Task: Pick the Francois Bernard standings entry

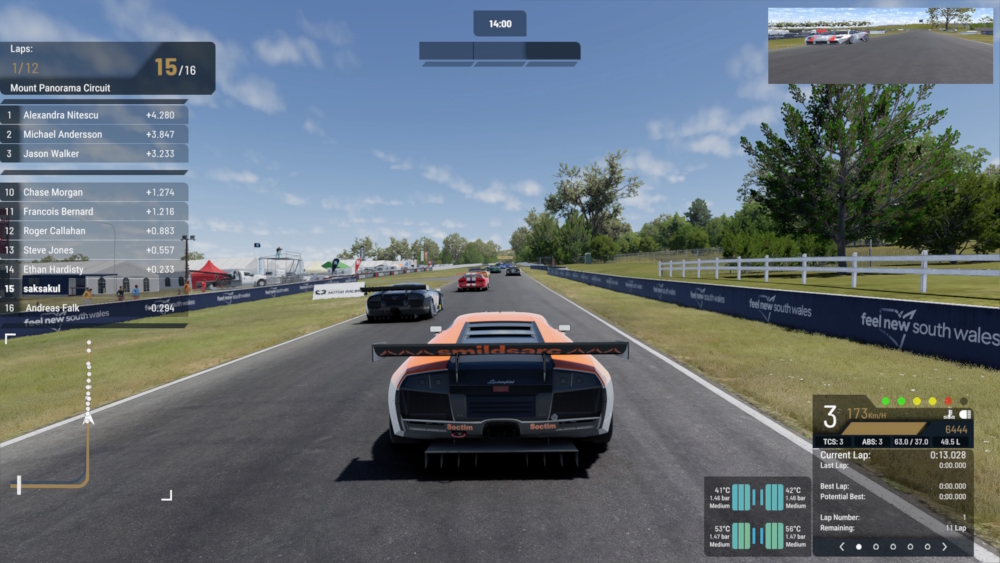Action: point(95,212)
